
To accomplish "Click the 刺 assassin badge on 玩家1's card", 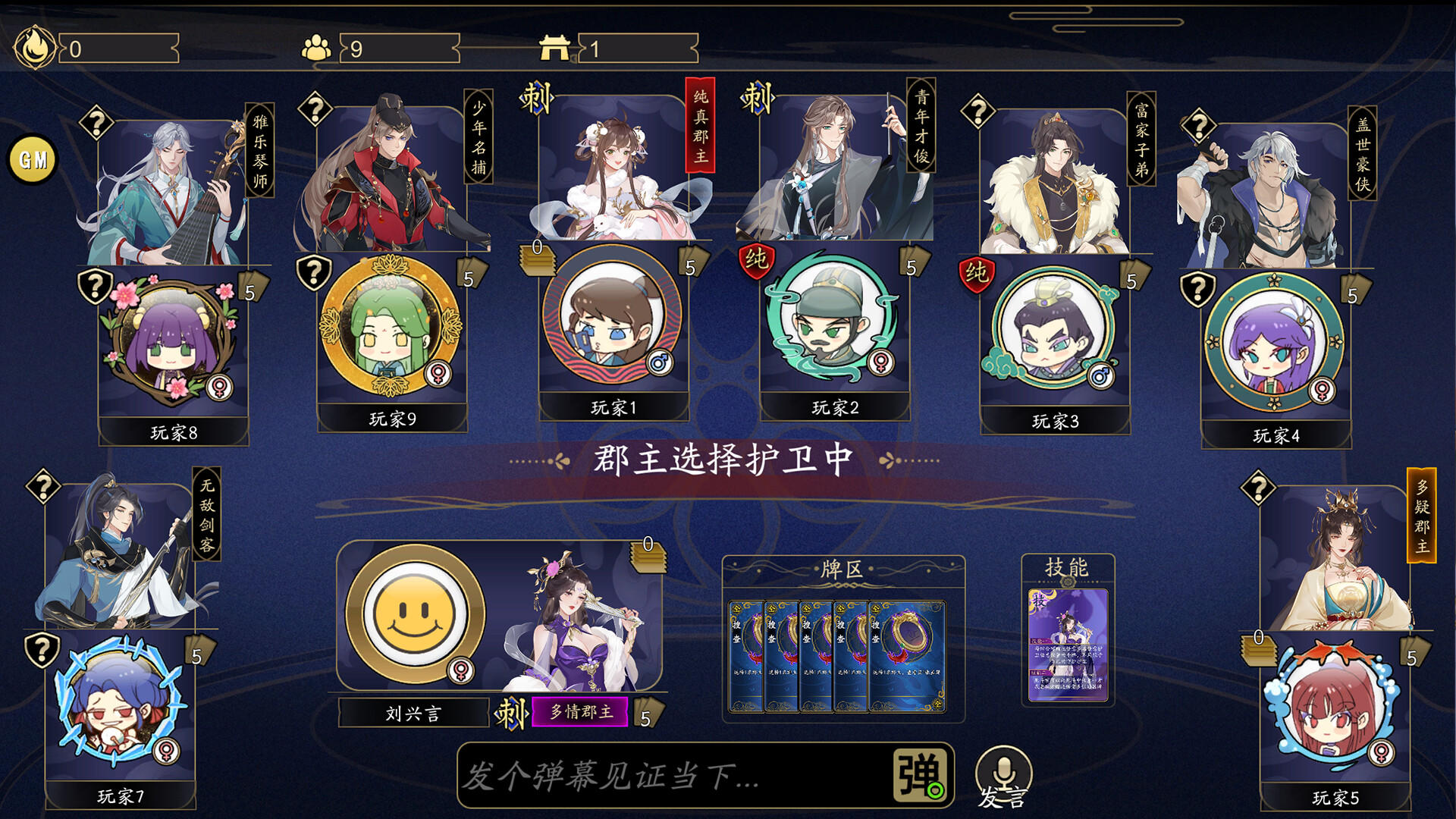I will [x=535, y=99].
